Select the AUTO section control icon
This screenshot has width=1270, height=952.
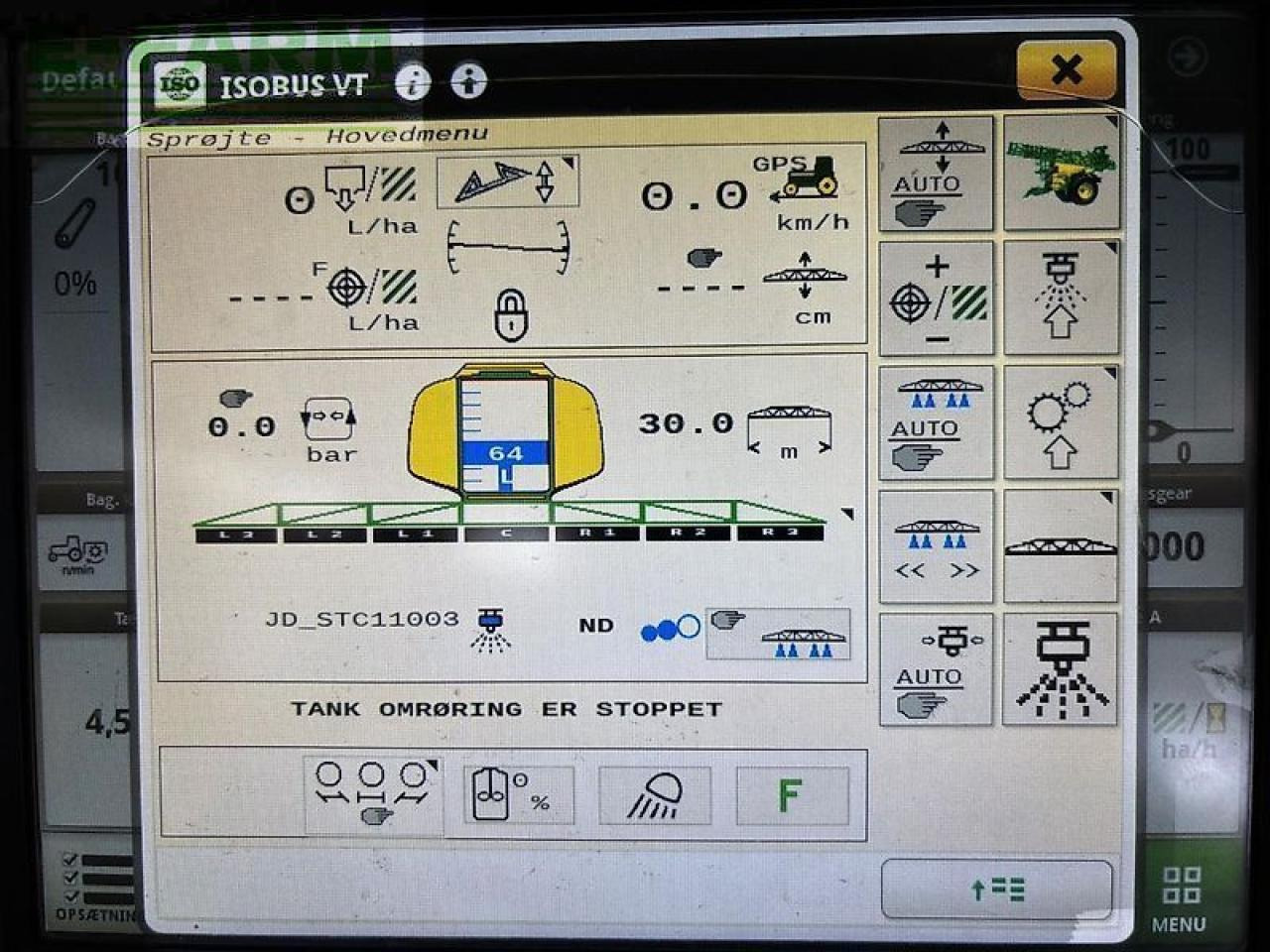click(x=936, y=421)
